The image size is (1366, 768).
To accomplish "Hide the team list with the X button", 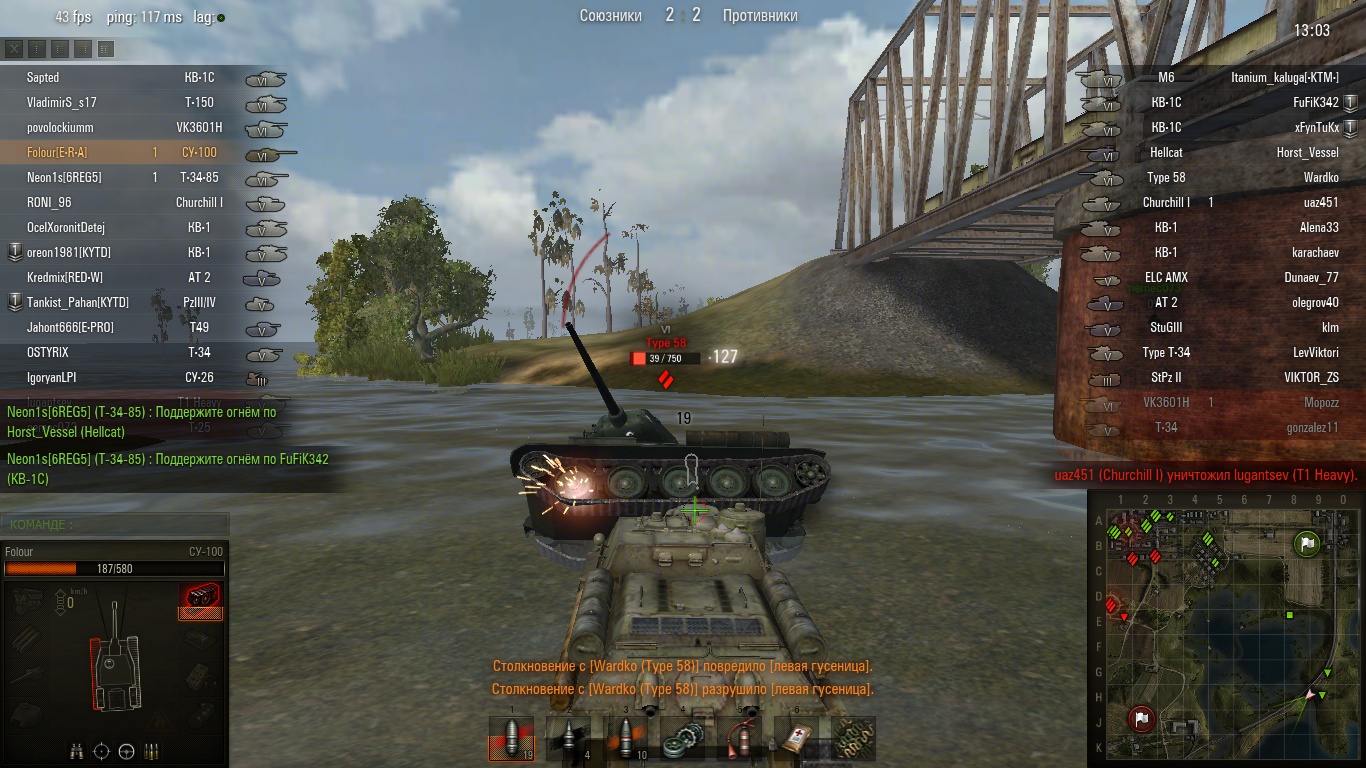I will pos(14,48).
